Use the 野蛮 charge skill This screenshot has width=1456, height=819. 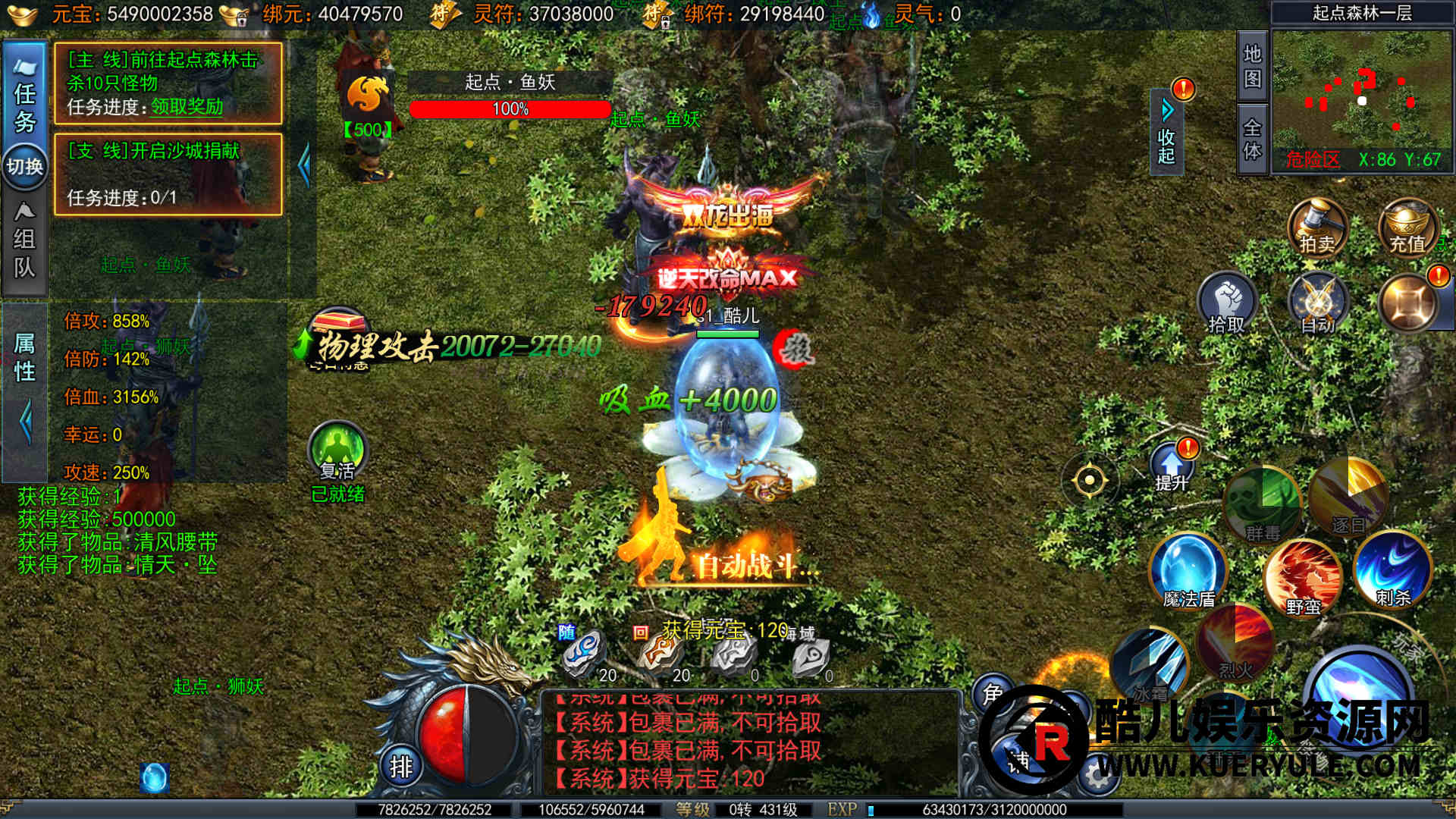1303,579
